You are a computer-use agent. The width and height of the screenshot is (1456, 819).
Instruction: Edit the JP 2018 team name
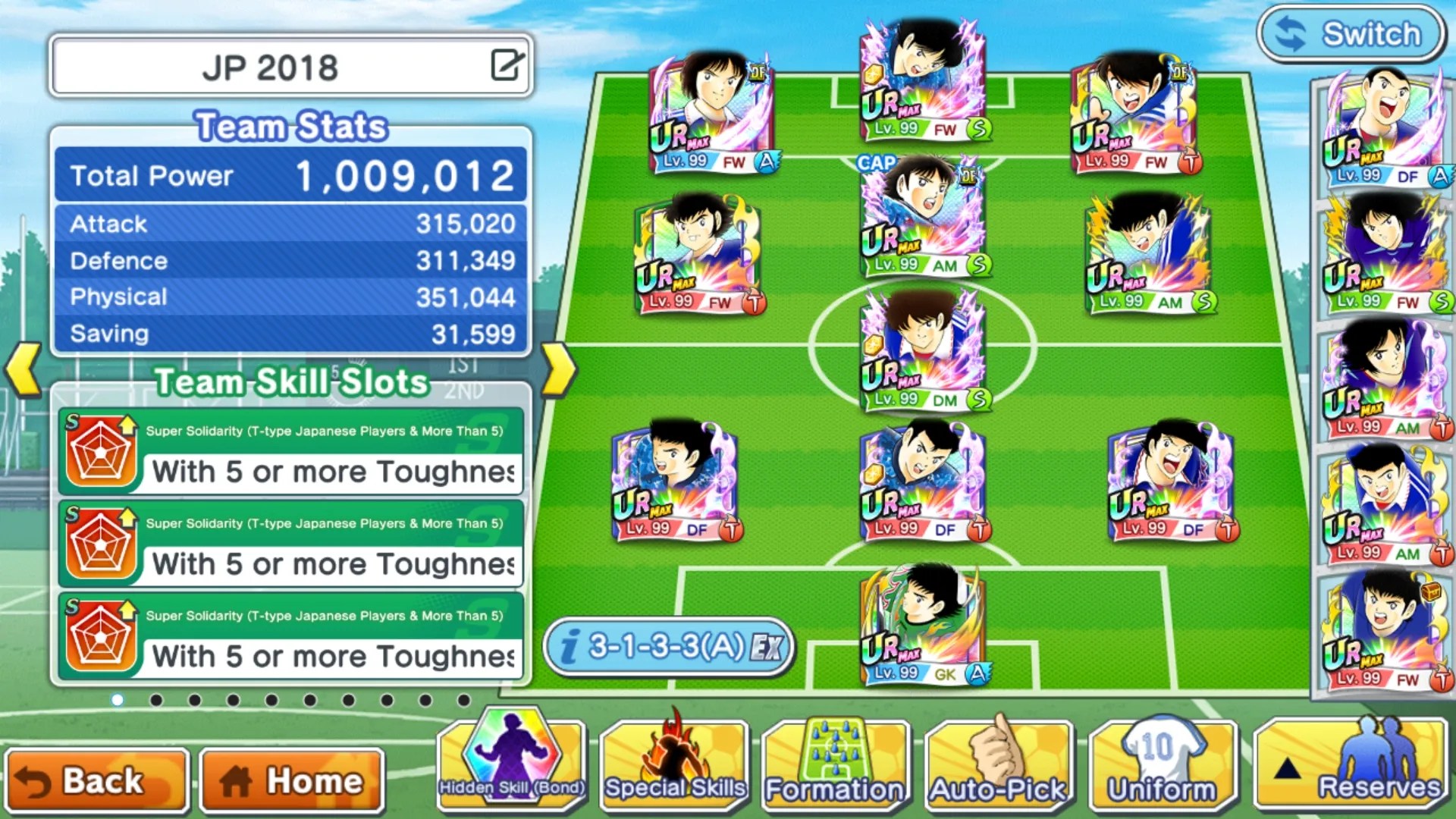[507, 65]
